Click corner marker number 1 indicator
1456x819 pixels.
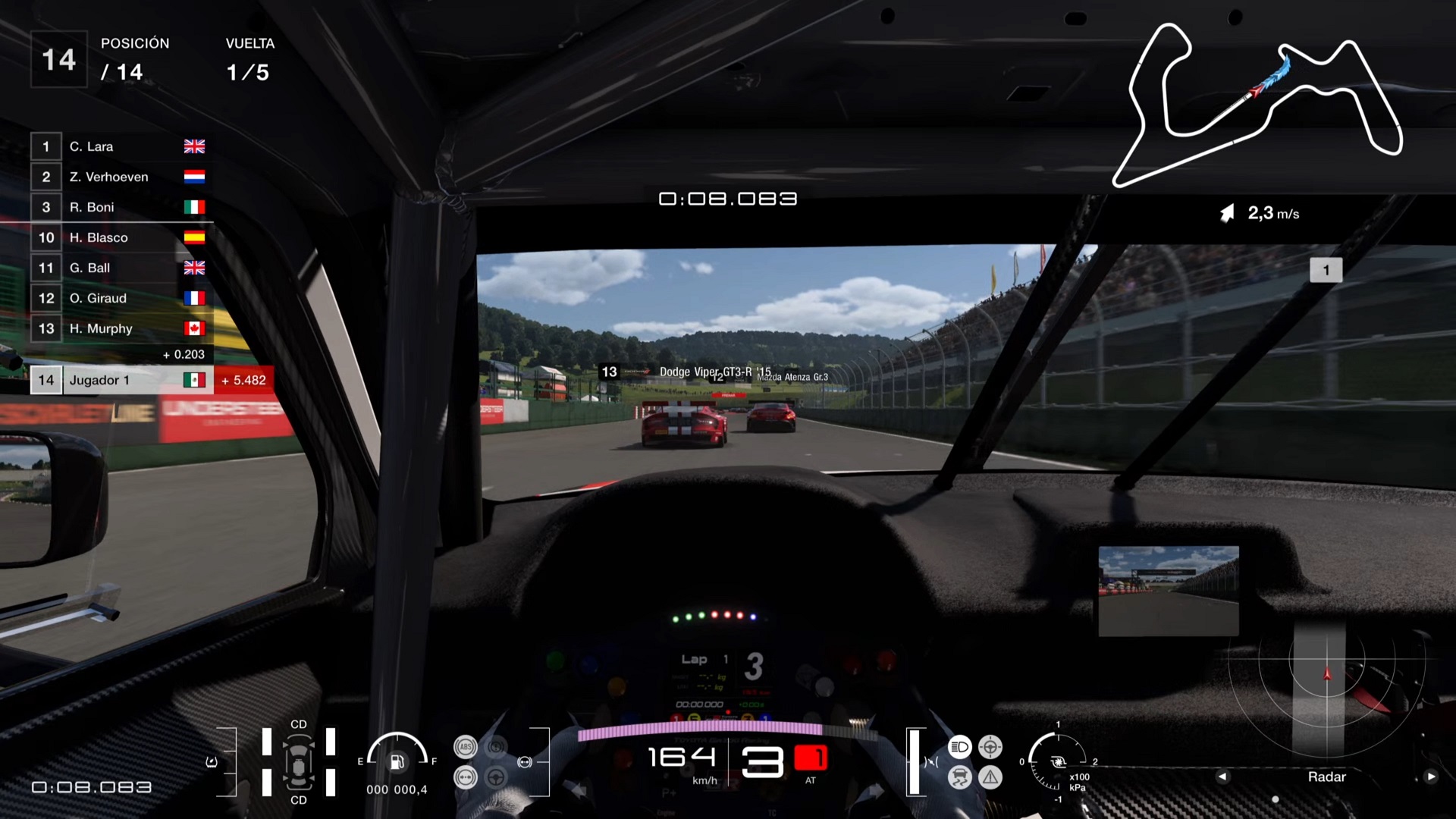coord(1326,269)
